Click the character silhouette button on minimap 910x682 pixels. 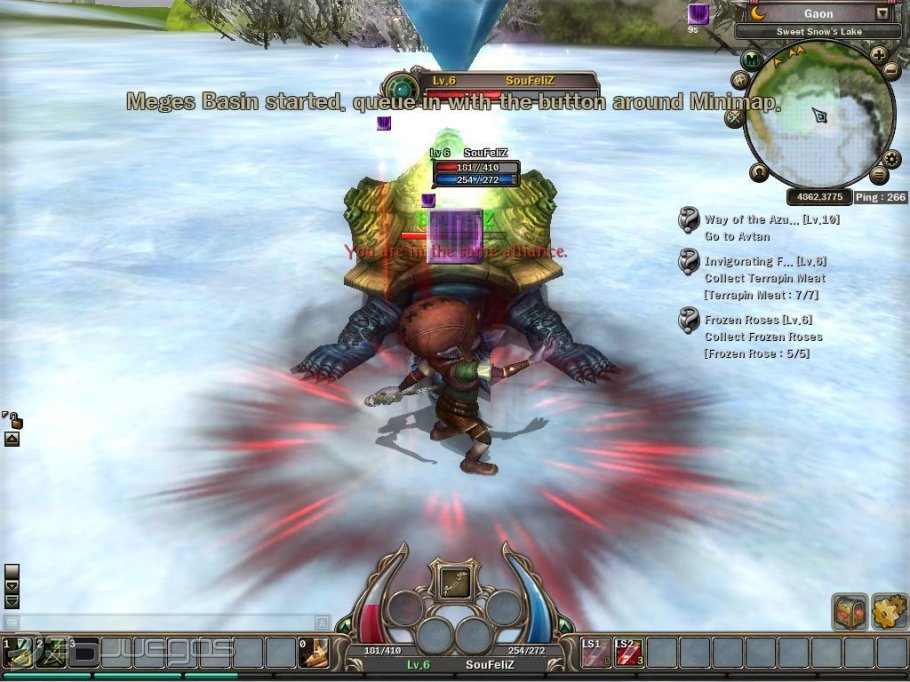click(759, 172)
